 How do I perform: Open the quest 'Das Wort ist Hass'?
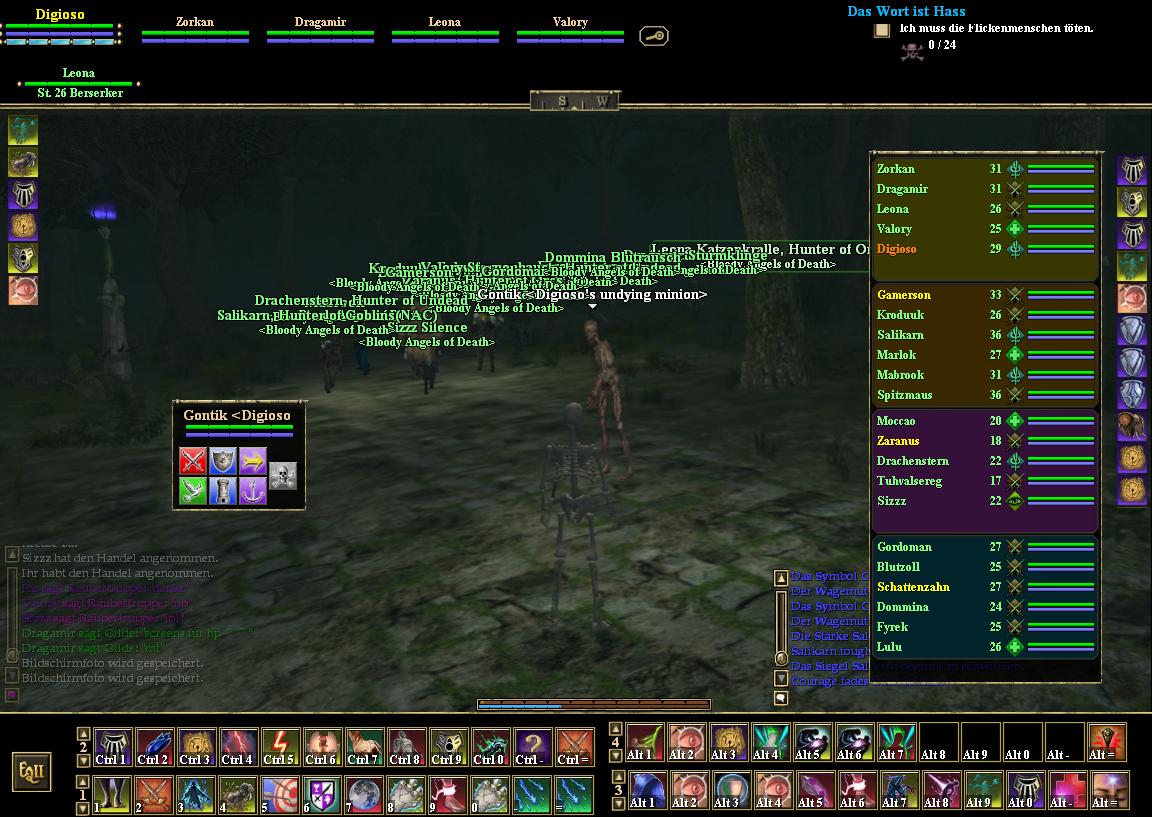(906, 11)
